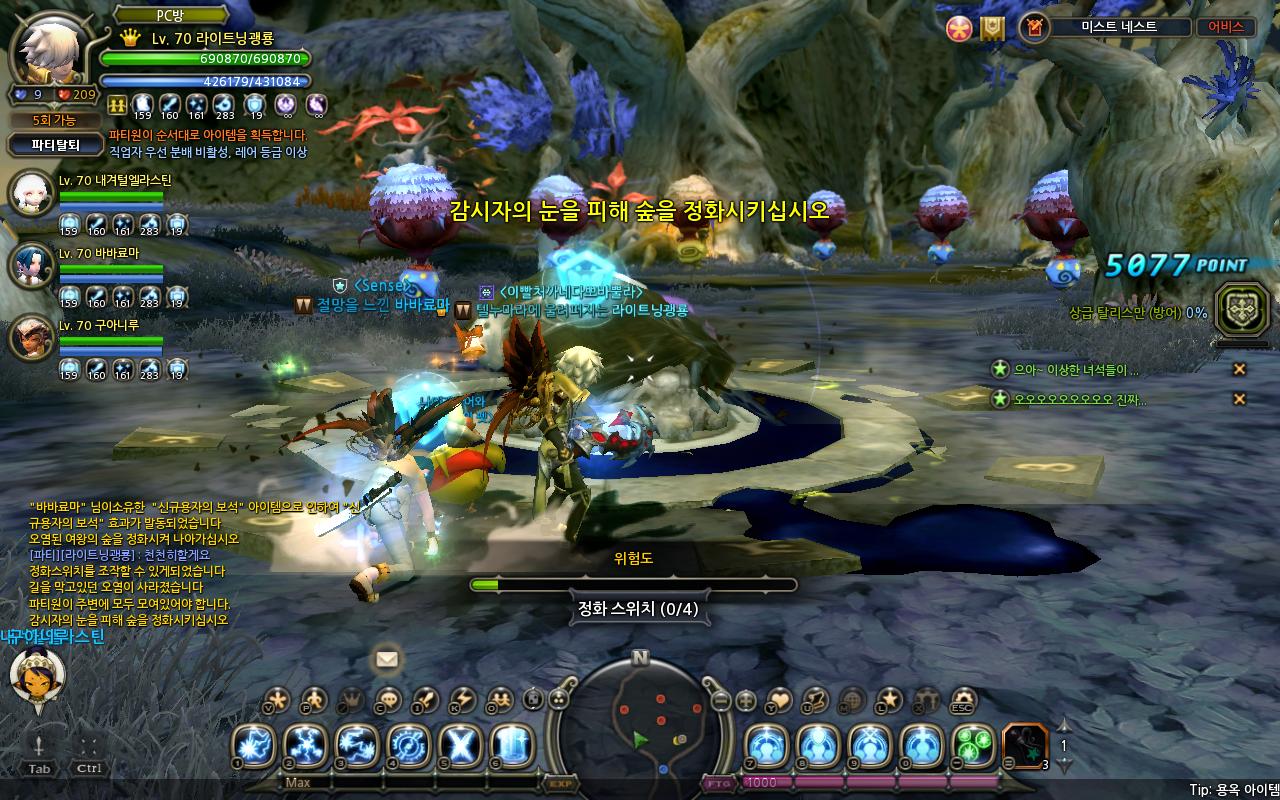The width and height of the screenshot is (1280, 800).
Task: Click the gold banner icon at top
Action: click(991, 28)
